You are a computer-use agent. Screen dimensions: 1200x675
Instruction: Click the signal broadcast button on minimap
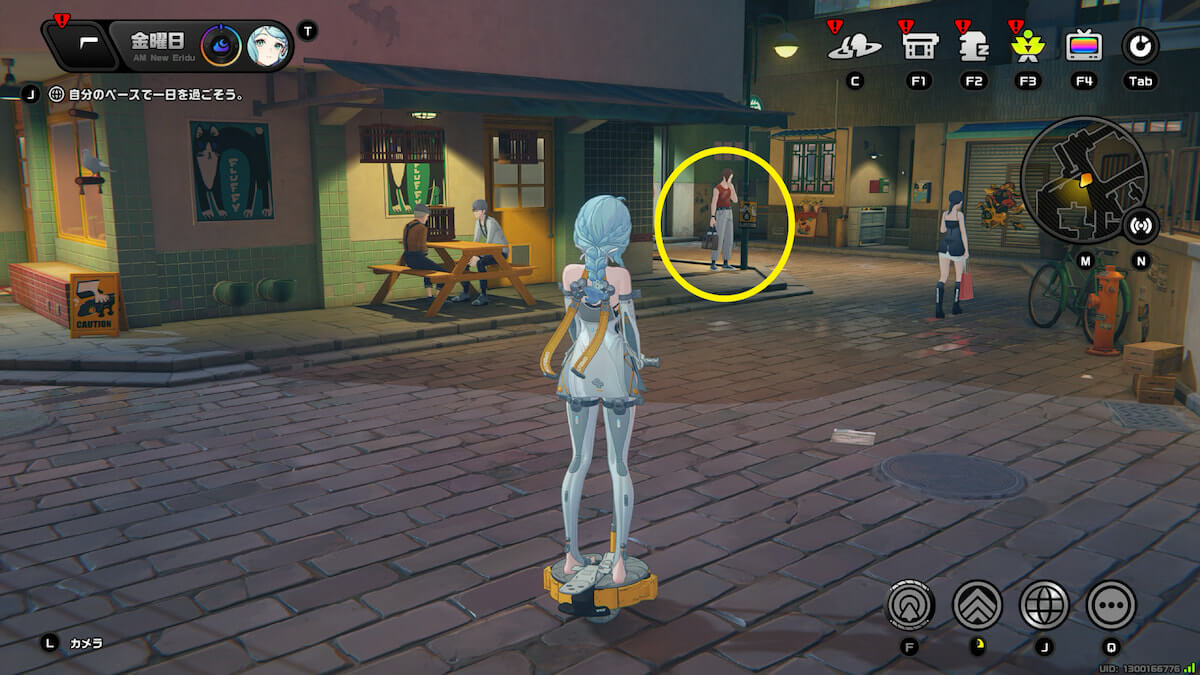tap(1140, 226)
